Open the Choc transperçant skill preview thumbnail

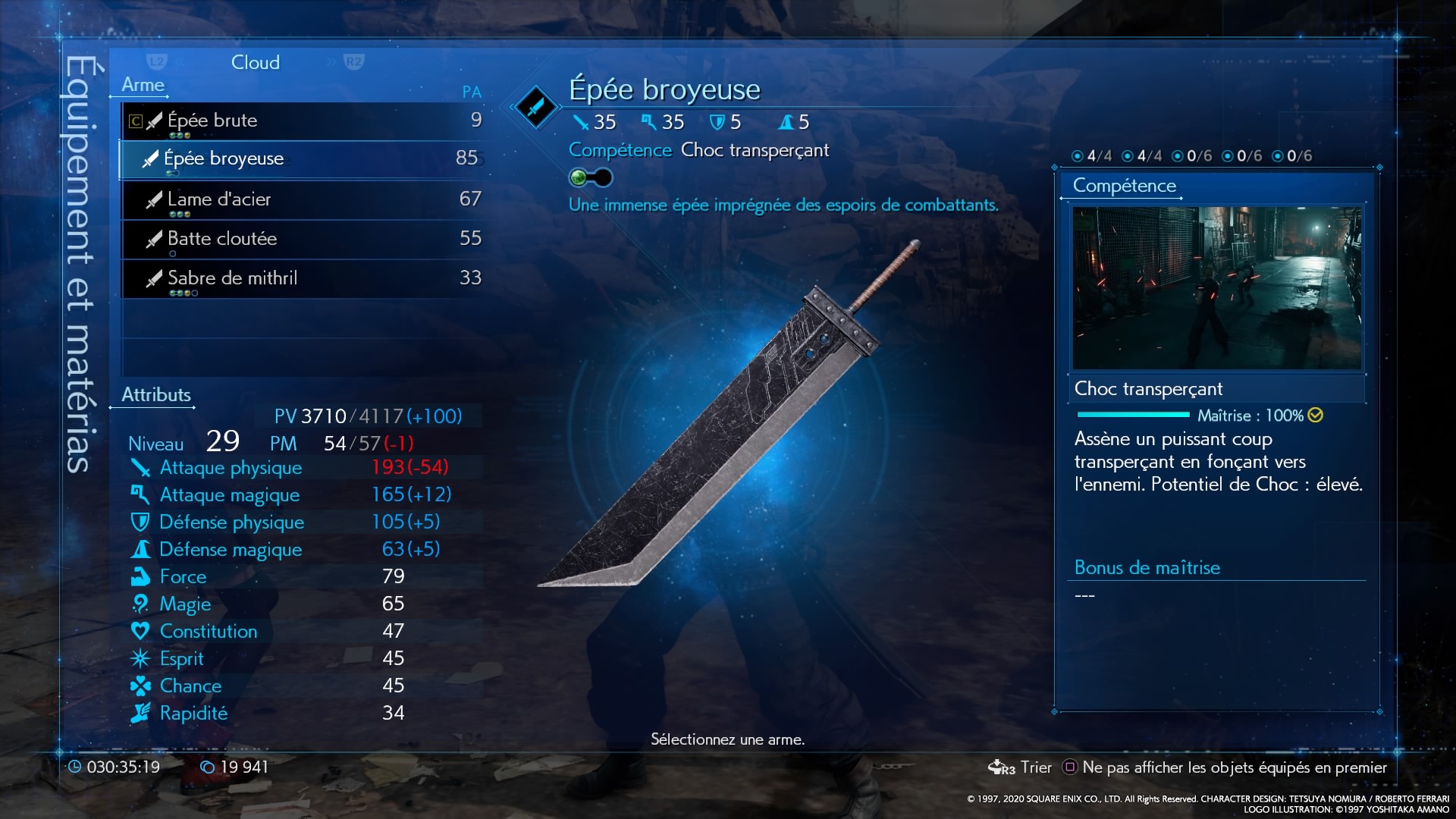coord(1216,288)
